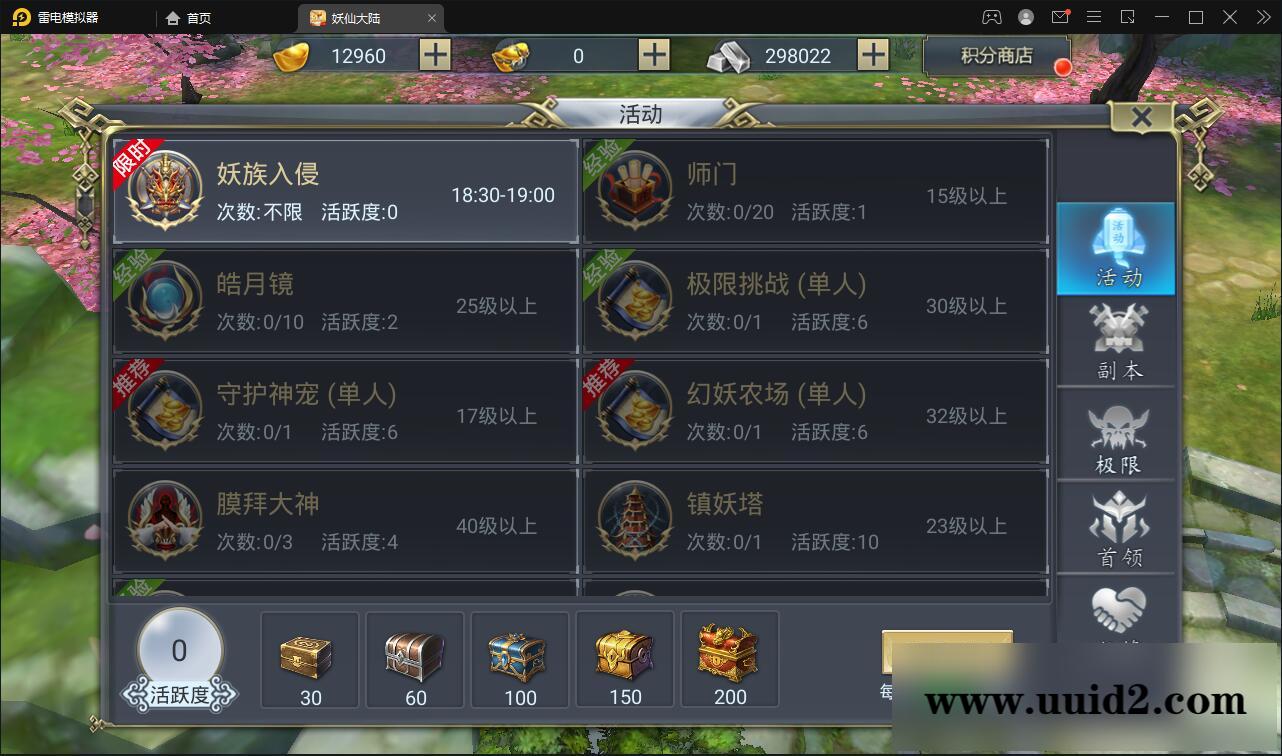Claim the 200-point activity chest
This screenshot has width=1282, height=756.
pos(729,655)
